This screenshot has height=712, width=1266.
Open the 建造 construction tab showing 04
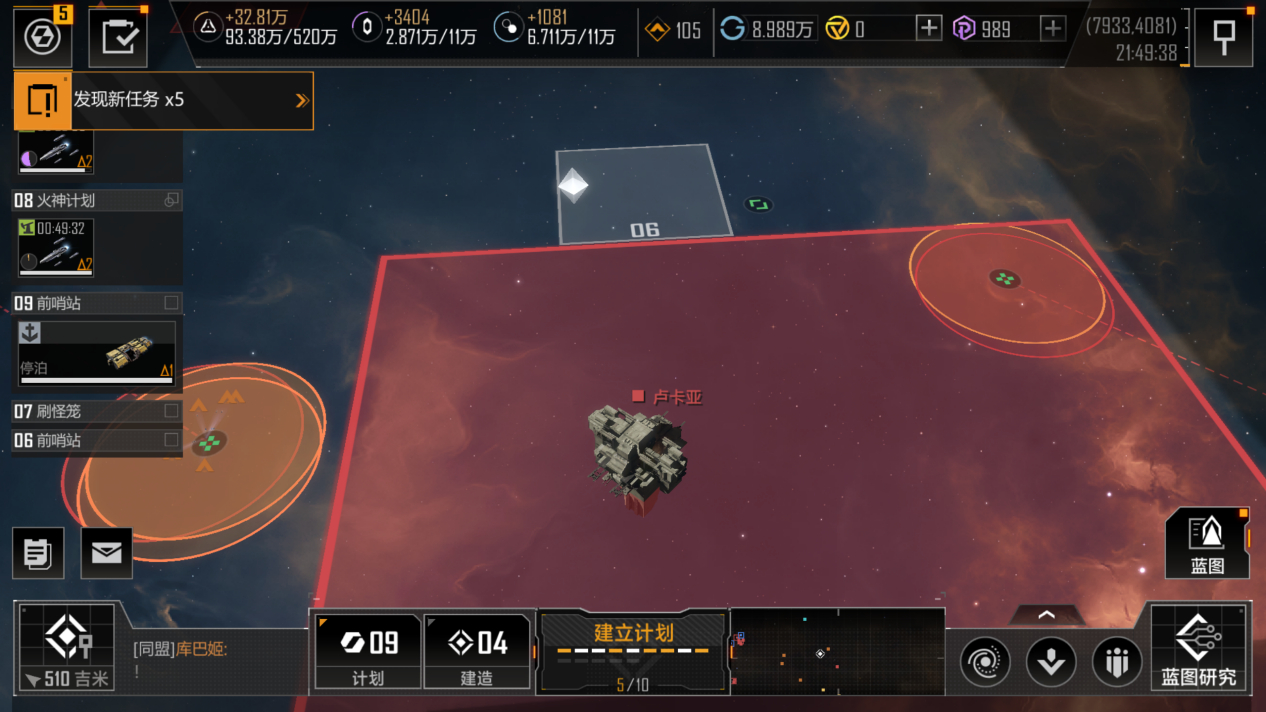pos(476,652)
